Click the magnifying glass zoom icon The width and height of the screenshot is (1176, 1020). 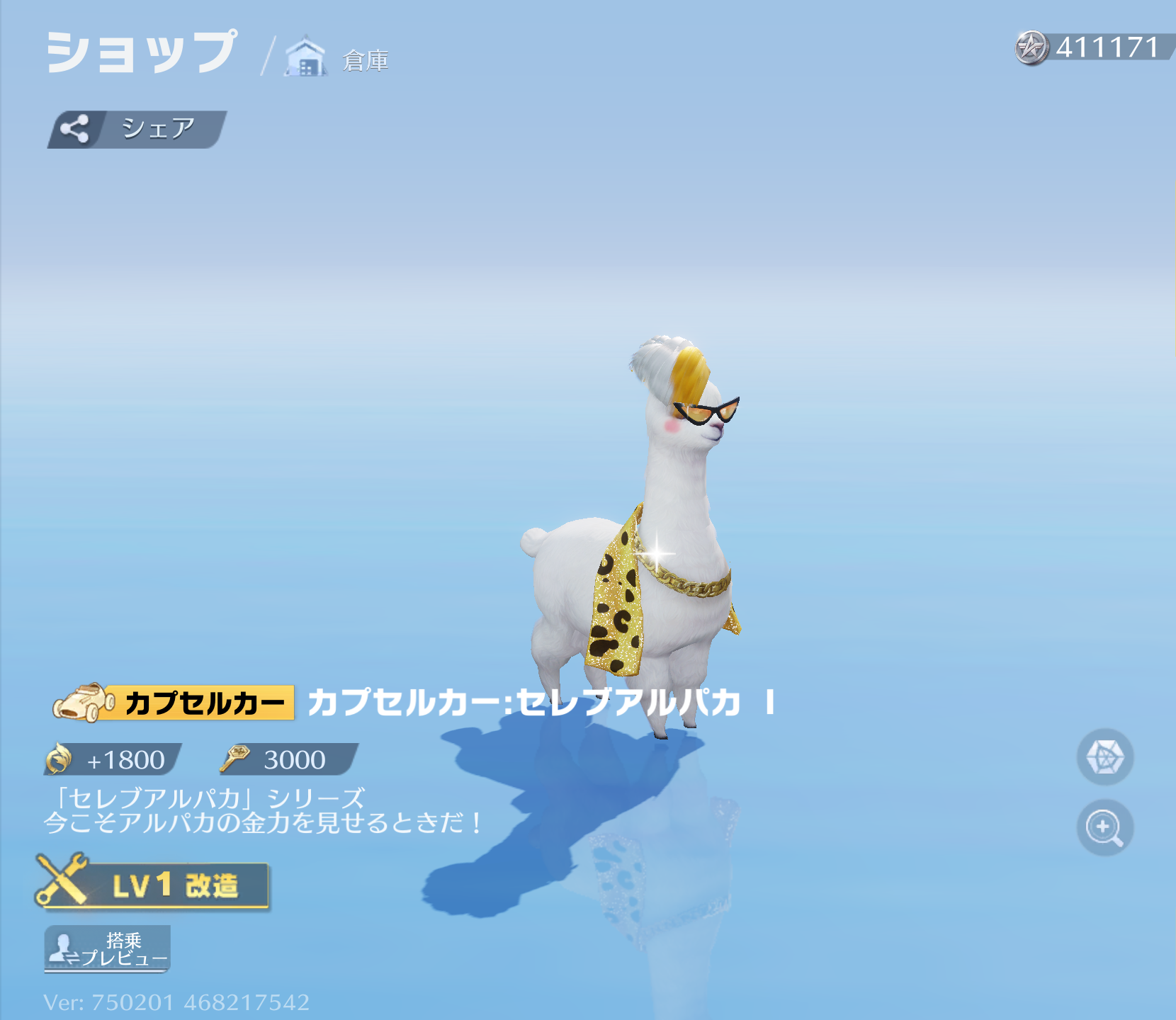(1104, 827)
